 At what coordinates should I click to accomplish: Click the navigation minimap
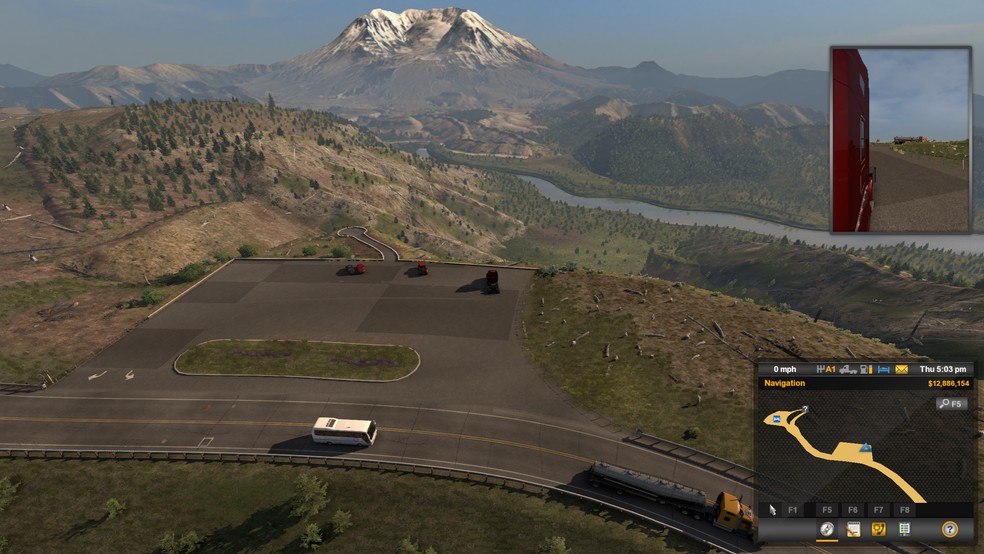(x=865, y=450)
